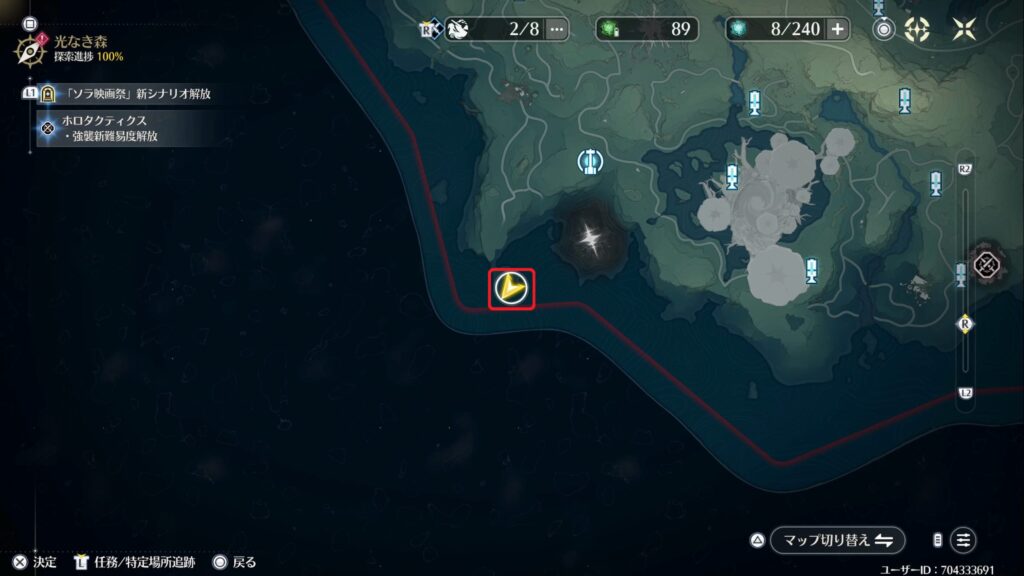Viewport: 1024px width, 576px height.
Task: Select the yellow player arrow marker
Action: pyautogui.click(x=511, y=289)
